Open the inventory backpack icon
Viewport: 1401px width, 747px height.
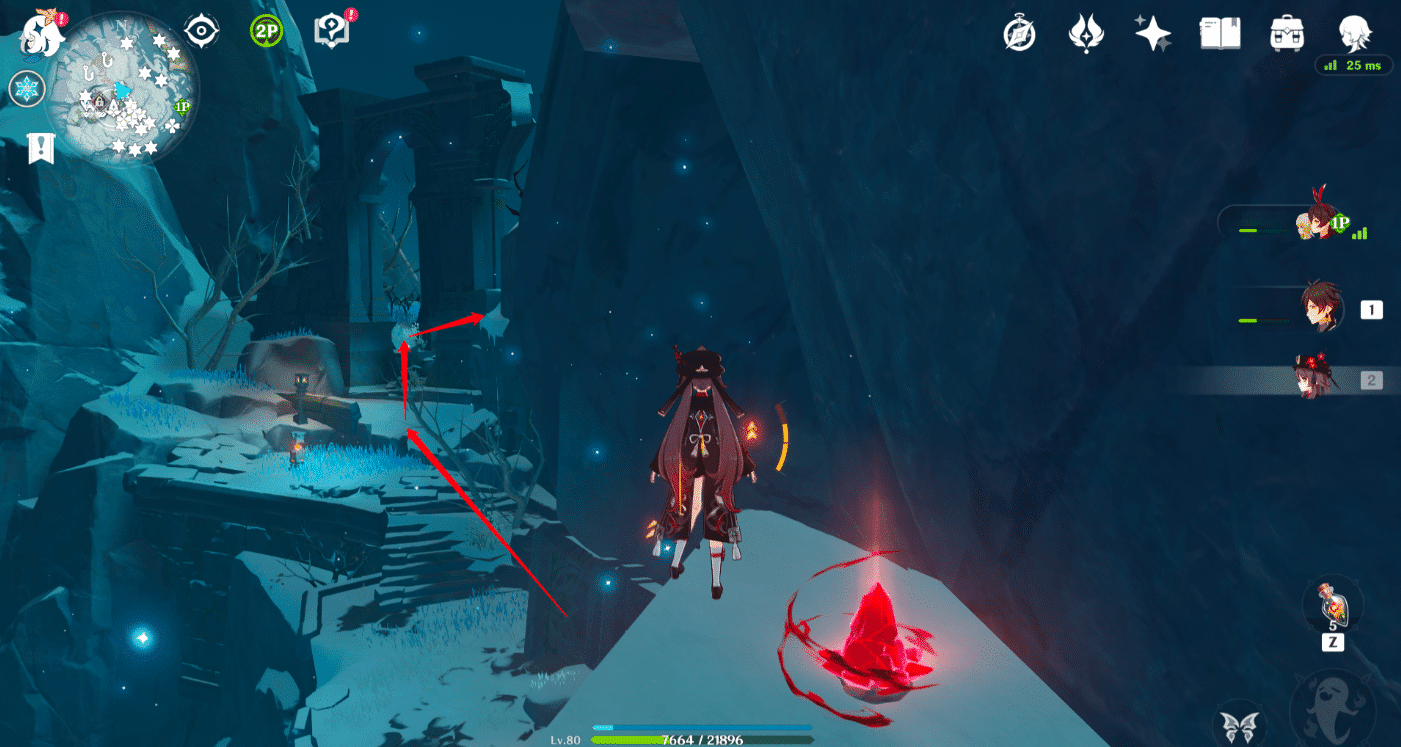(x=1285, y=33)
